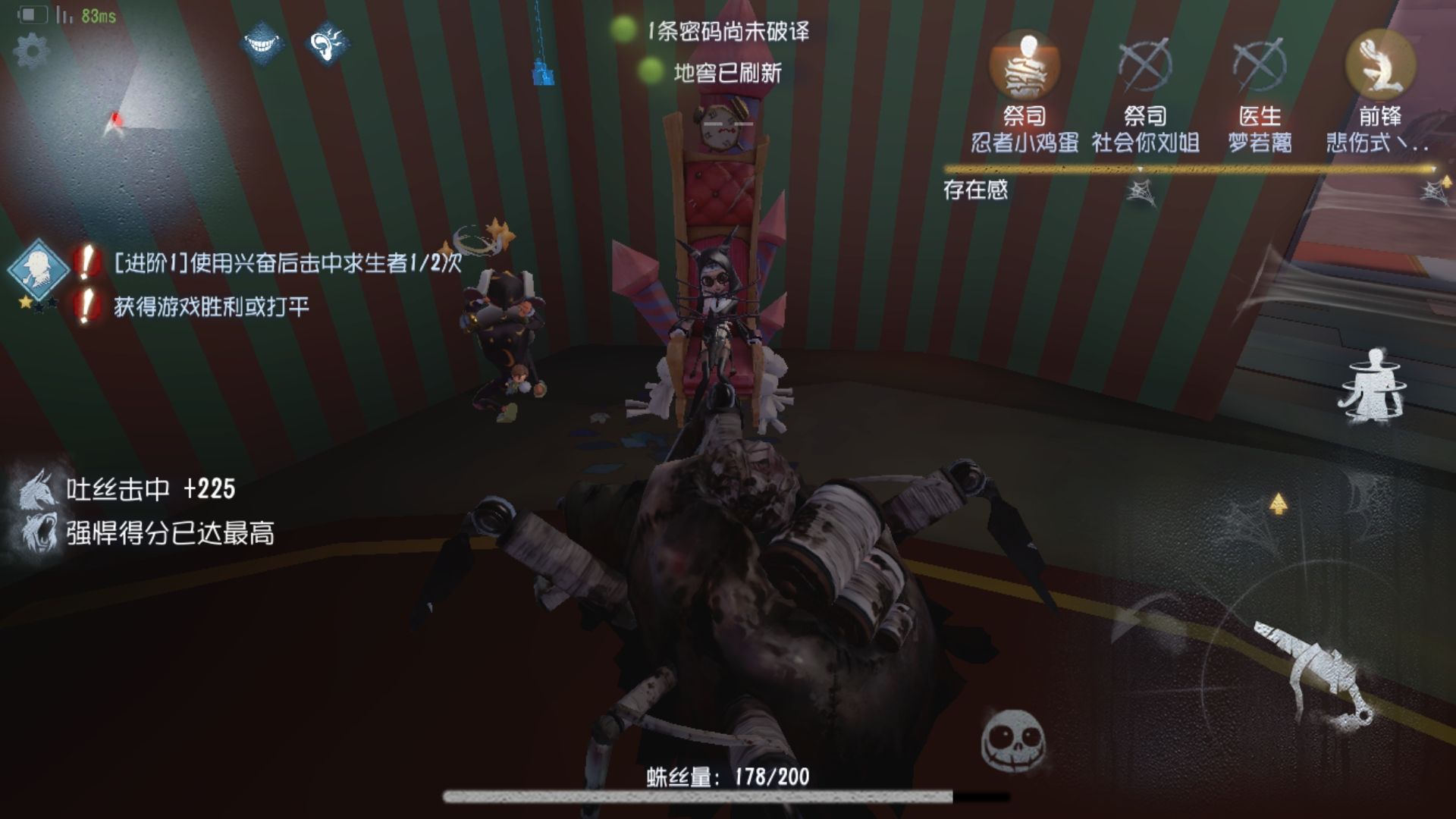The width and height of the screenshot is (1456, 819).
Task: Activate the Listen skill ear icon
Action: pos(326,42)
